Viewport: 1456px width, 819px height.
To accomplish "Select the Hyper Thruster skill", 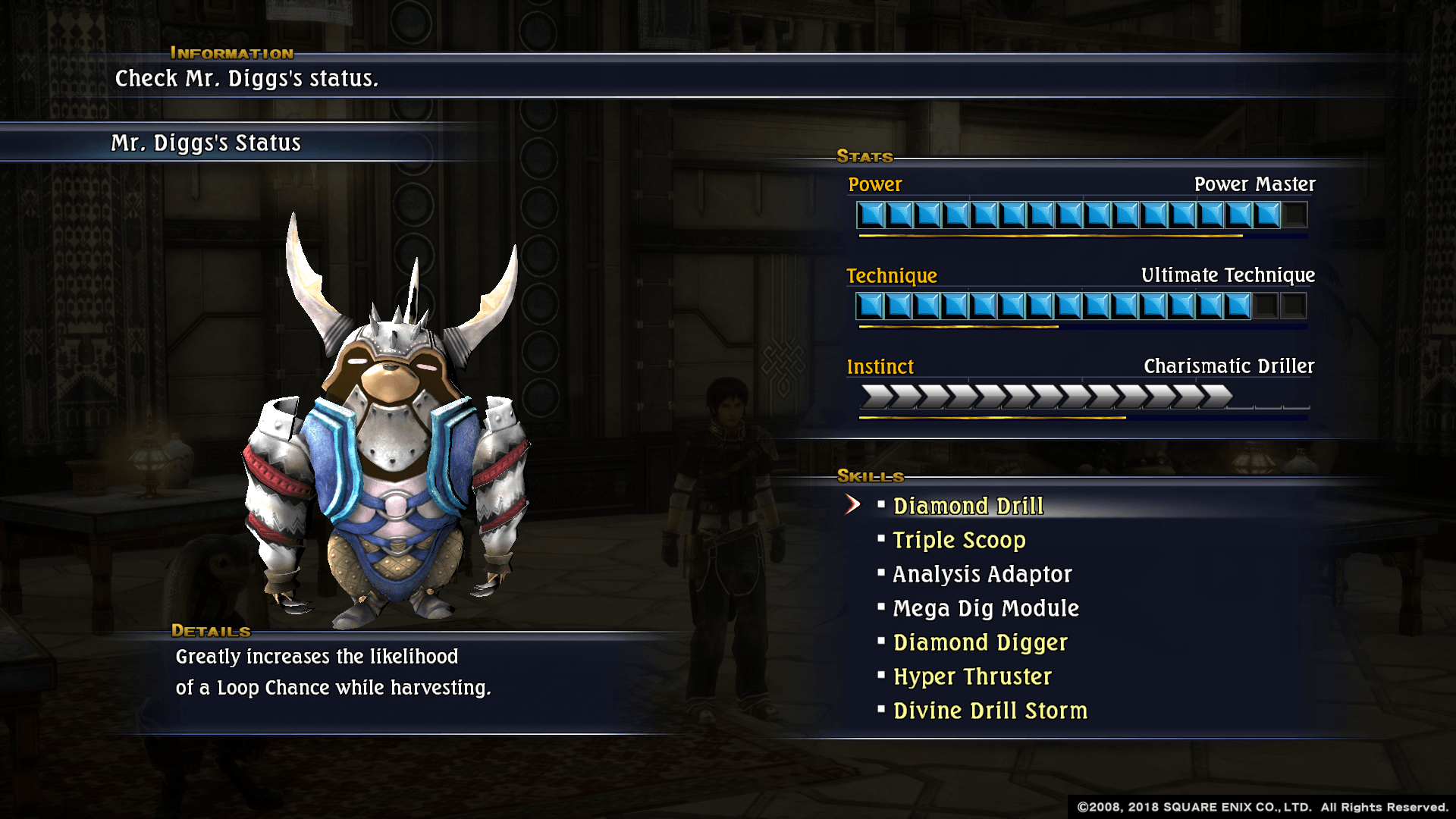I will pyautogui.click(x=972, y=676).
